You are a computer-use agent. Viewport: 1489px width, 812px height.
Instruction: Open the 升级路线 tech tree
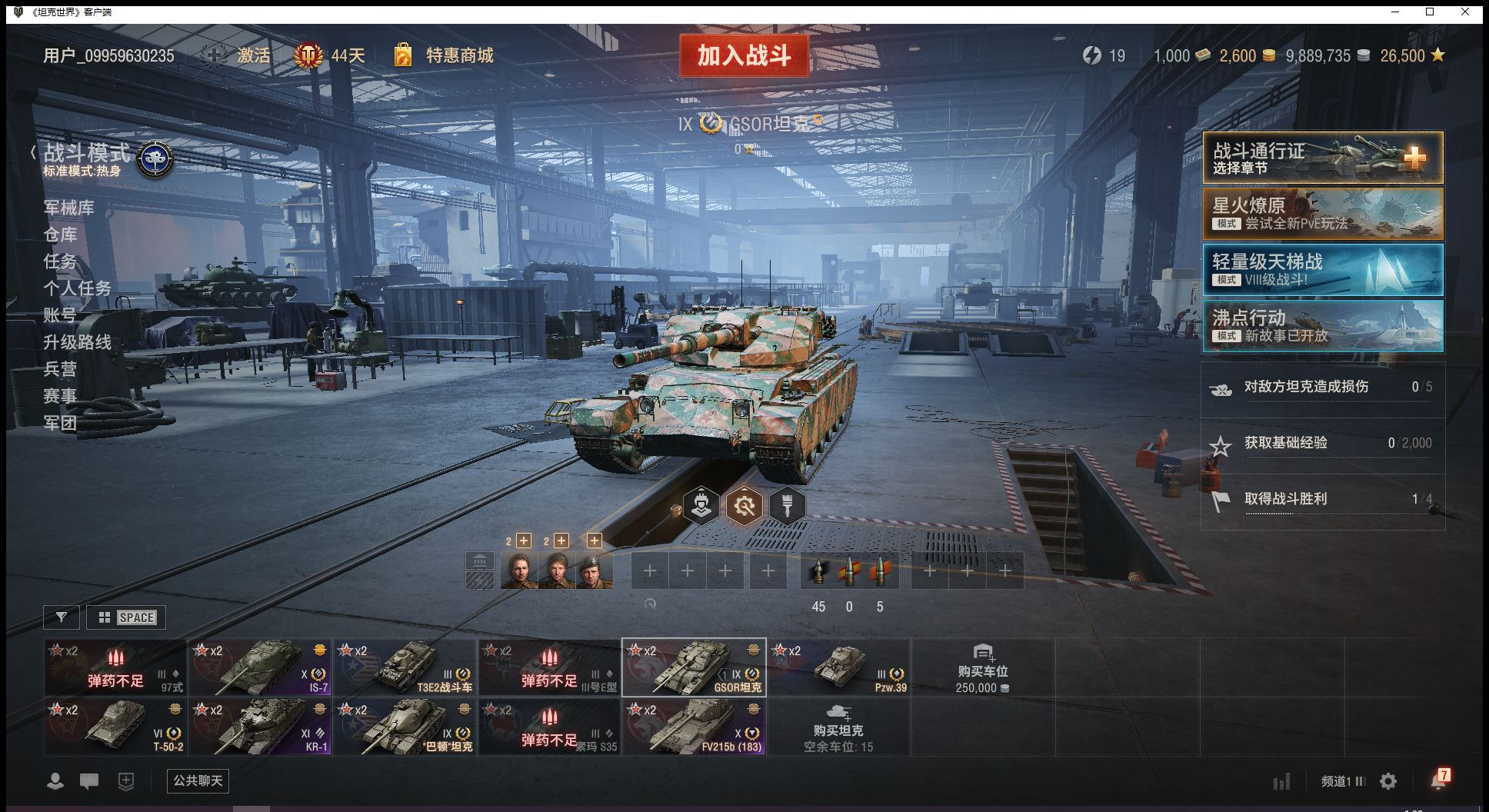click(x=77, y=342)
